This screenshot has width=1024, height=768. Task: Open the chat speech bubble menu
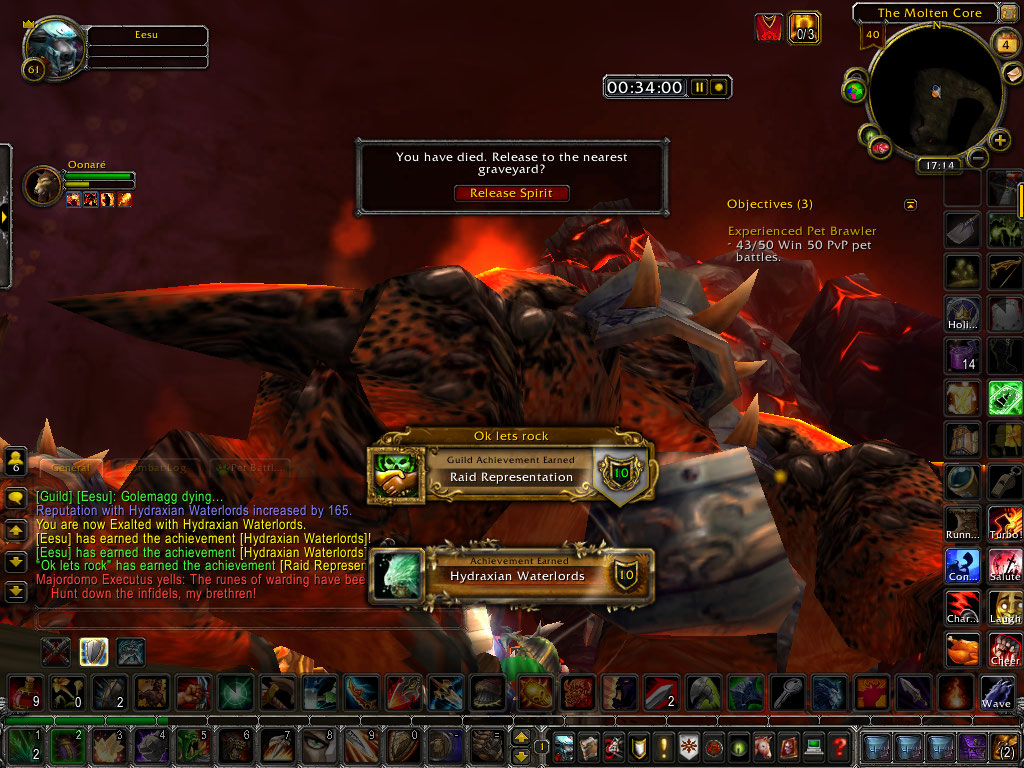point(16,499)
